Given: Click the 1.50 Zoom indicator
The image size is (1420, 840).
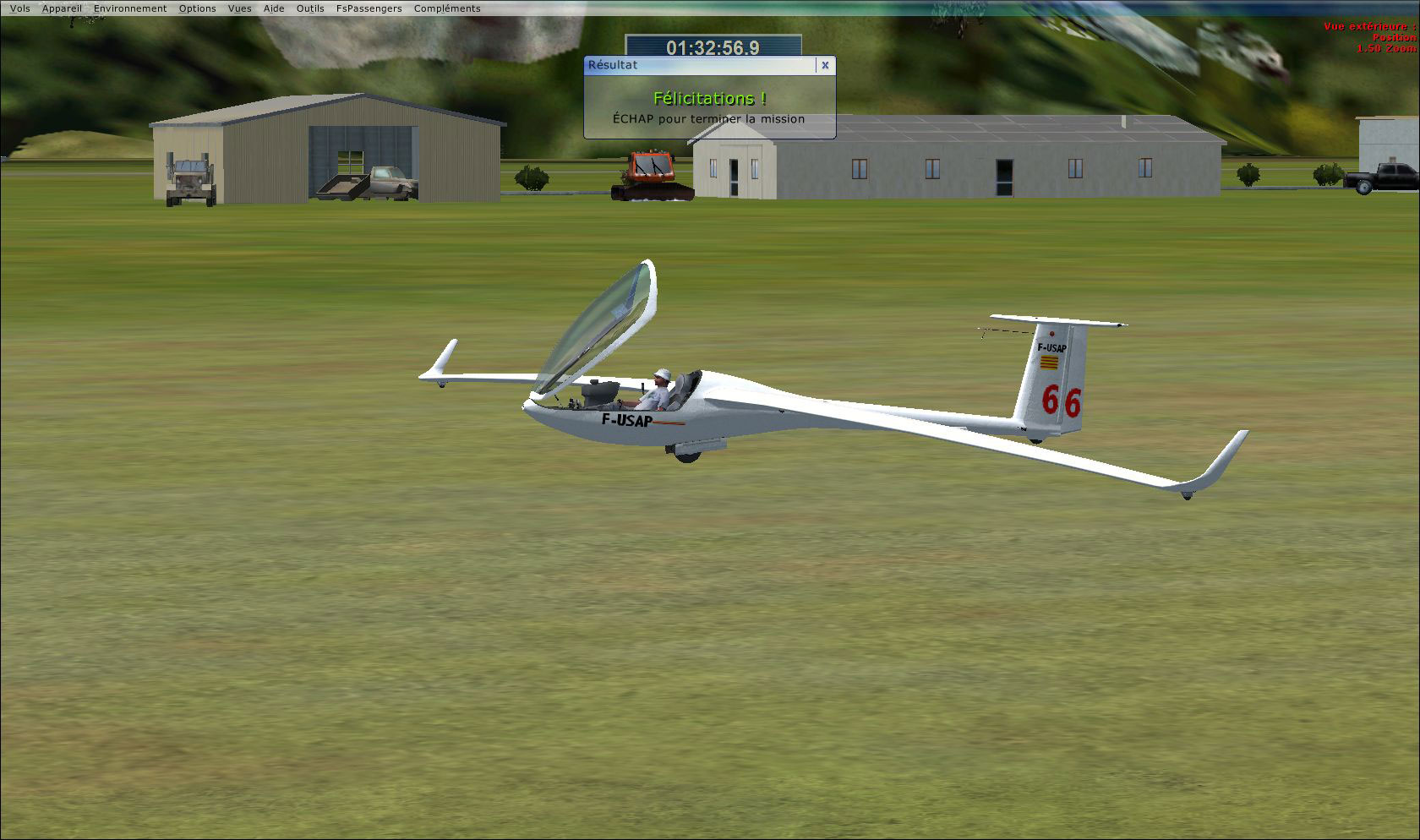Looking at the screenshot, I should pos(1383,48).
